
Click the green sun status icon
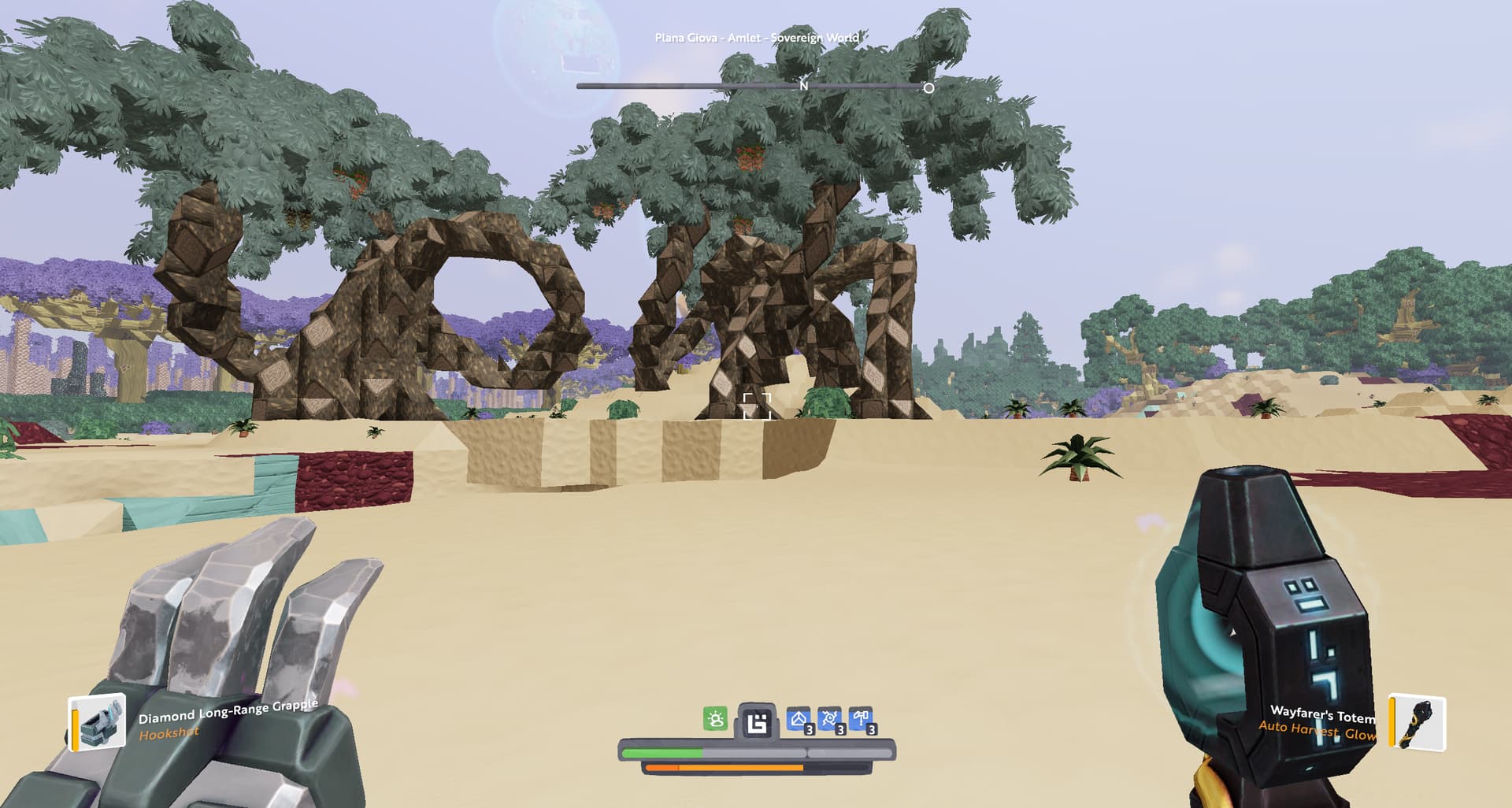pyautogui.click(x=715, y=718)
